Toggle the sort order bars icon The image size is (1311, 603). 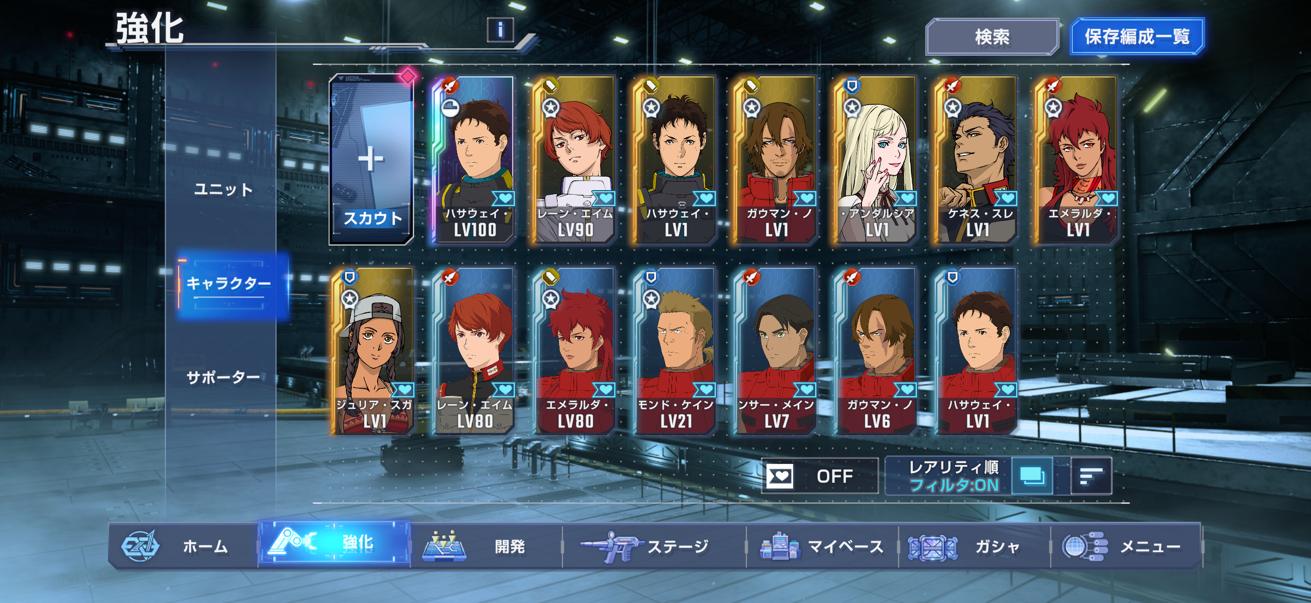pos(1091,476)
